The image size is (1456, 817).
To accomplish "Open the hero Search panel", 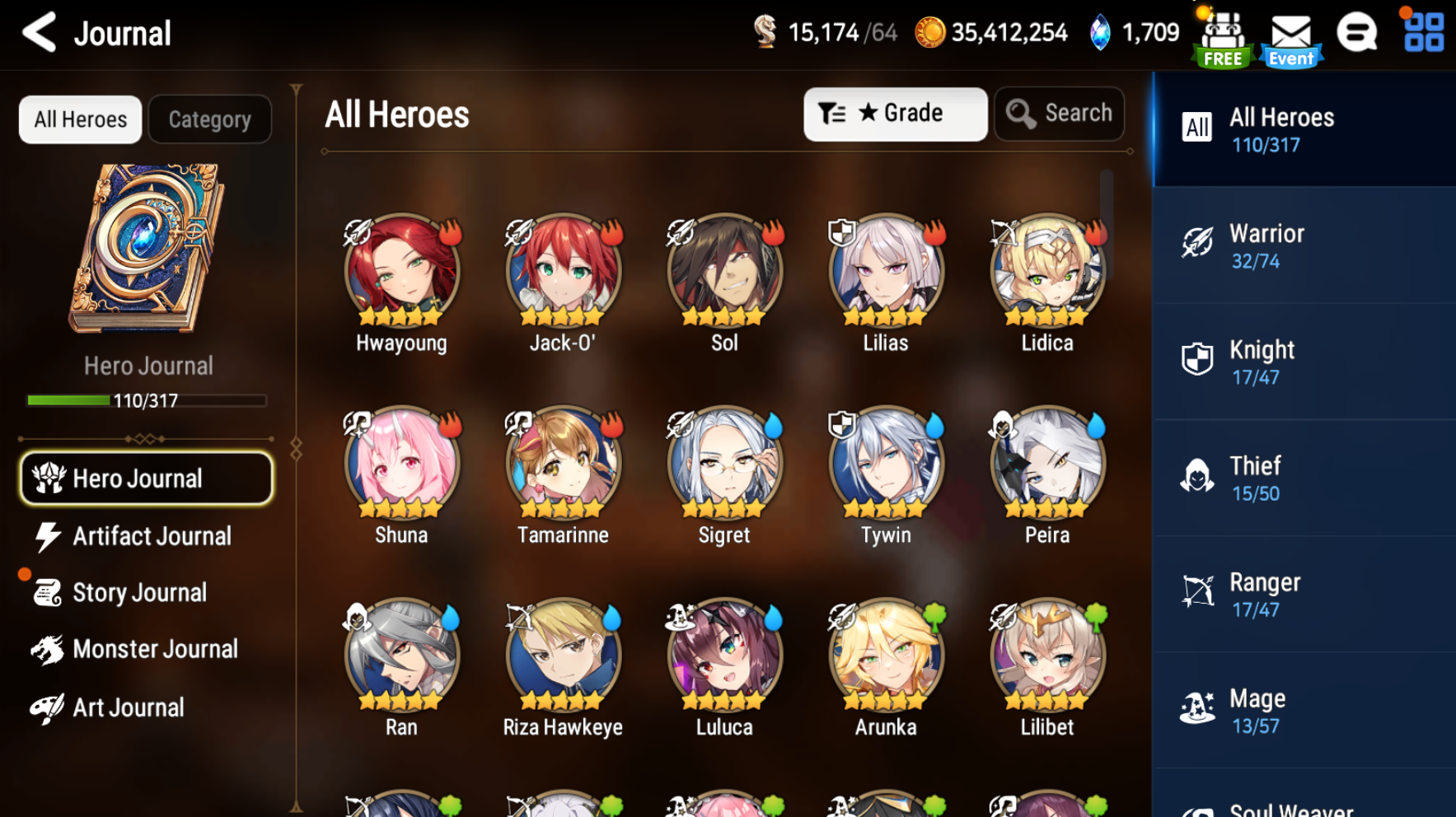I will click(1059, 114).
